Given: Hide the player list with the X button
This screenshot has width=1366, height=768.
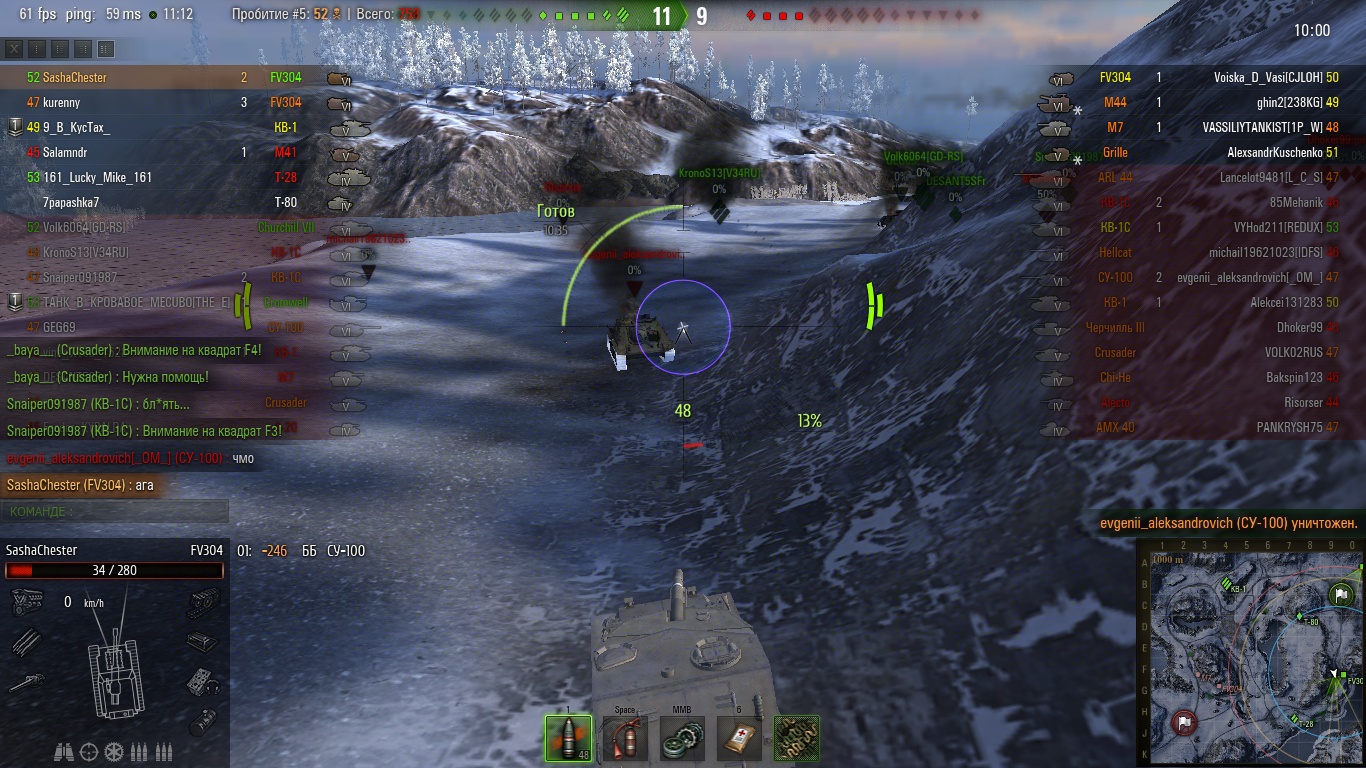Looking at the screenshot, I should point(14,49).
